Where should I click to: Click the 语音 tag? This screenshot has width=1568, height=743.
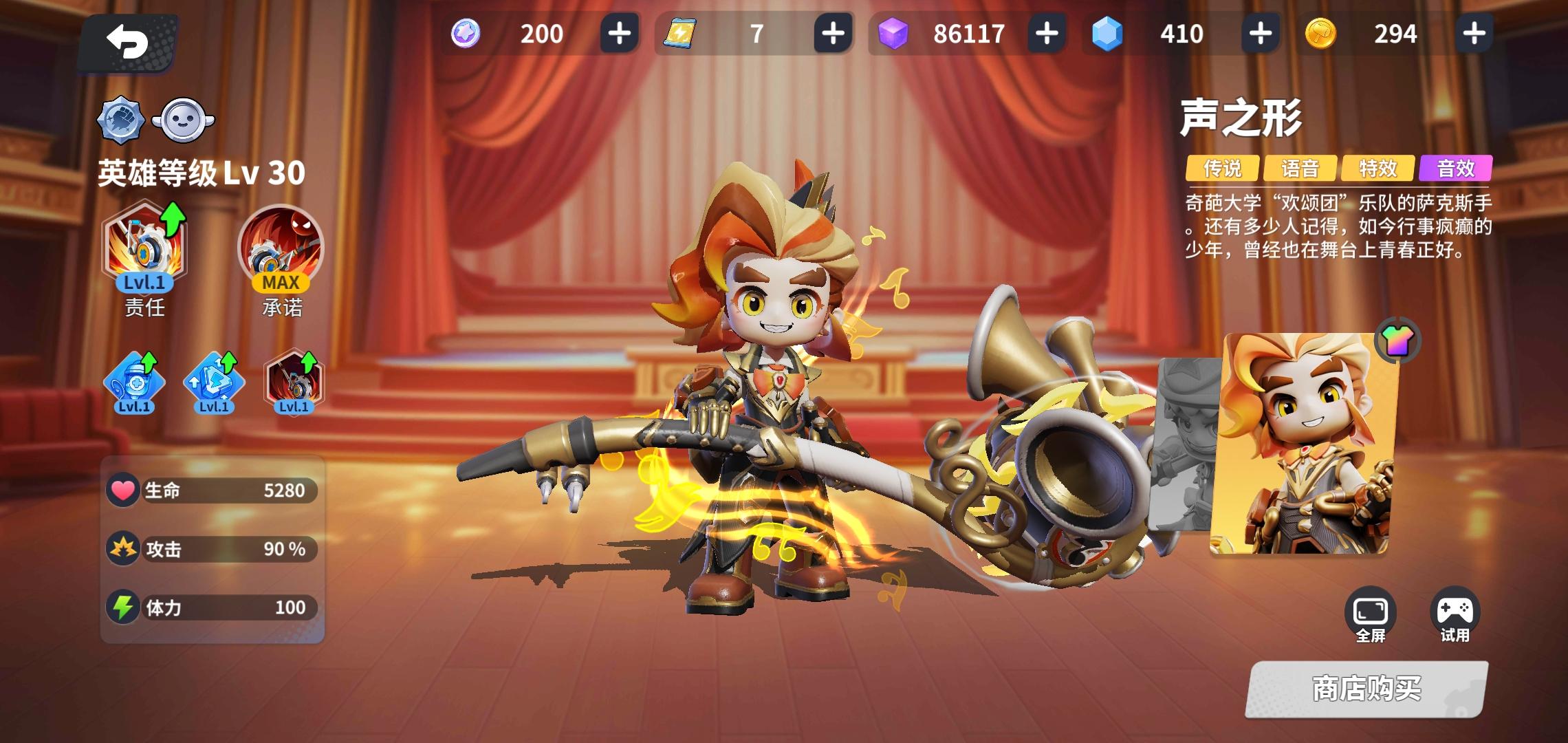(x=1301, y=167)
